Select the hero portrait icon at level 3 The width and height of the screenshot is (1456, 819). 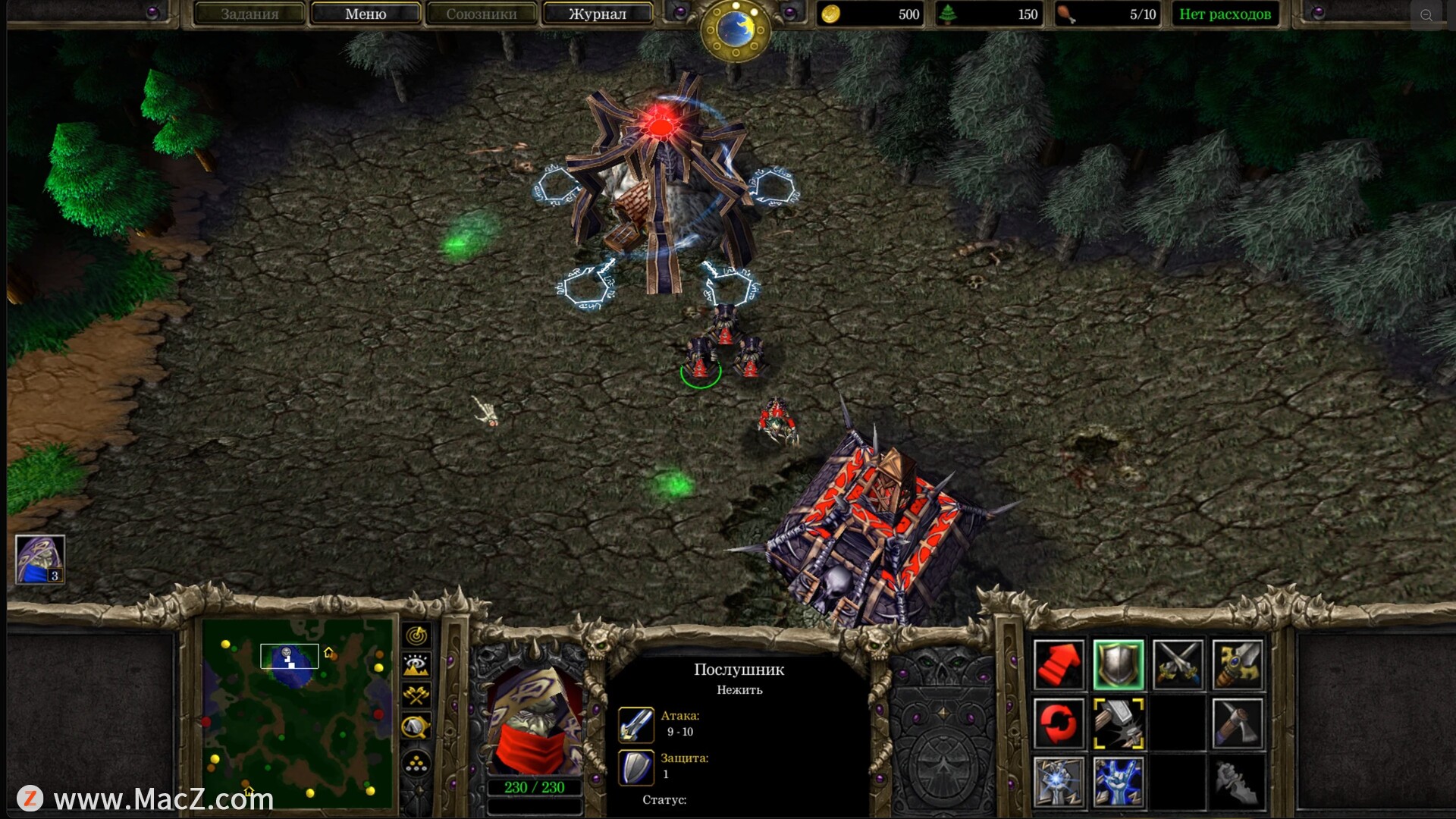tap(40, 560)
